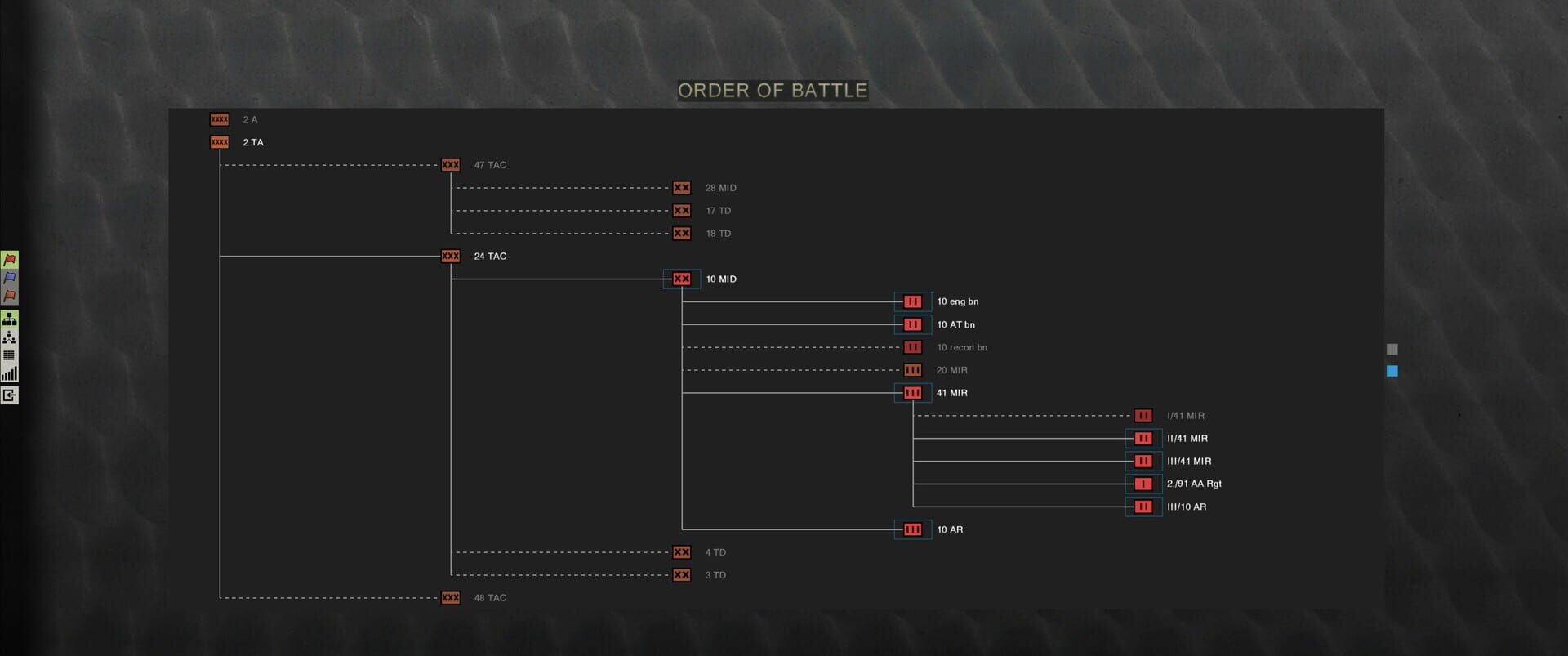Select the 10 MID division entry

pyautogui.click(x=683, y=279)
